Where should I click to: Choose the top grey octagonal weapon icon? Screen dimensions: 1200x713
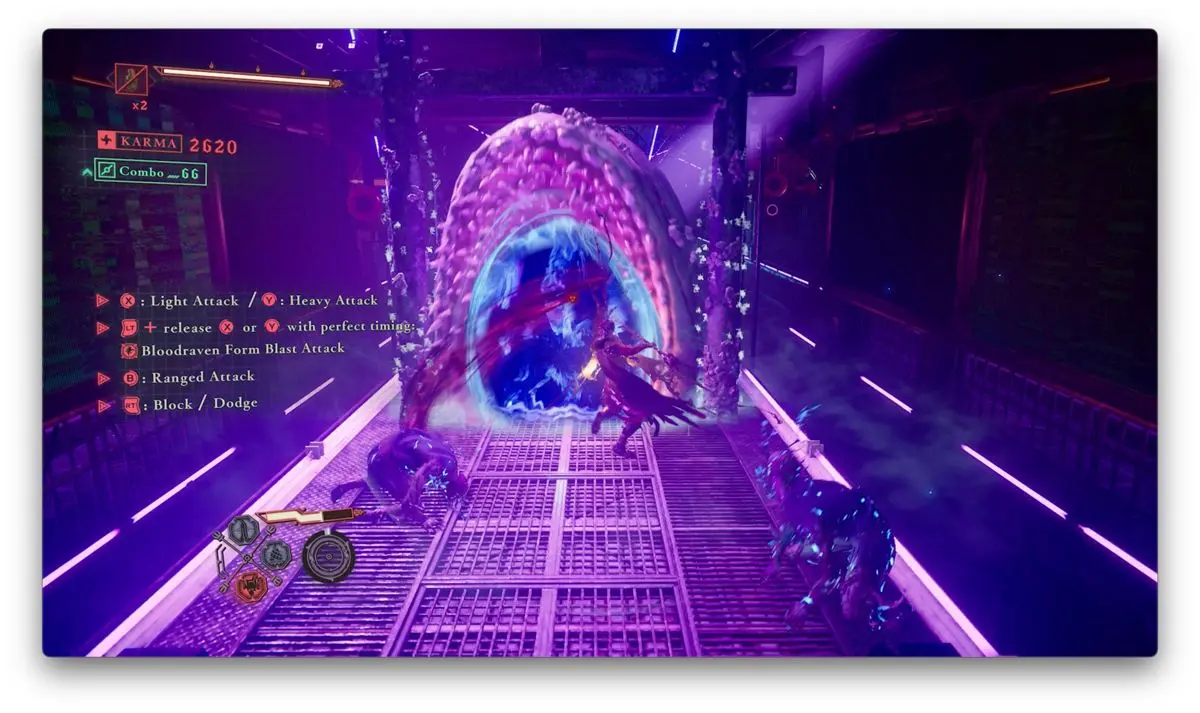(x=245, y=531)
